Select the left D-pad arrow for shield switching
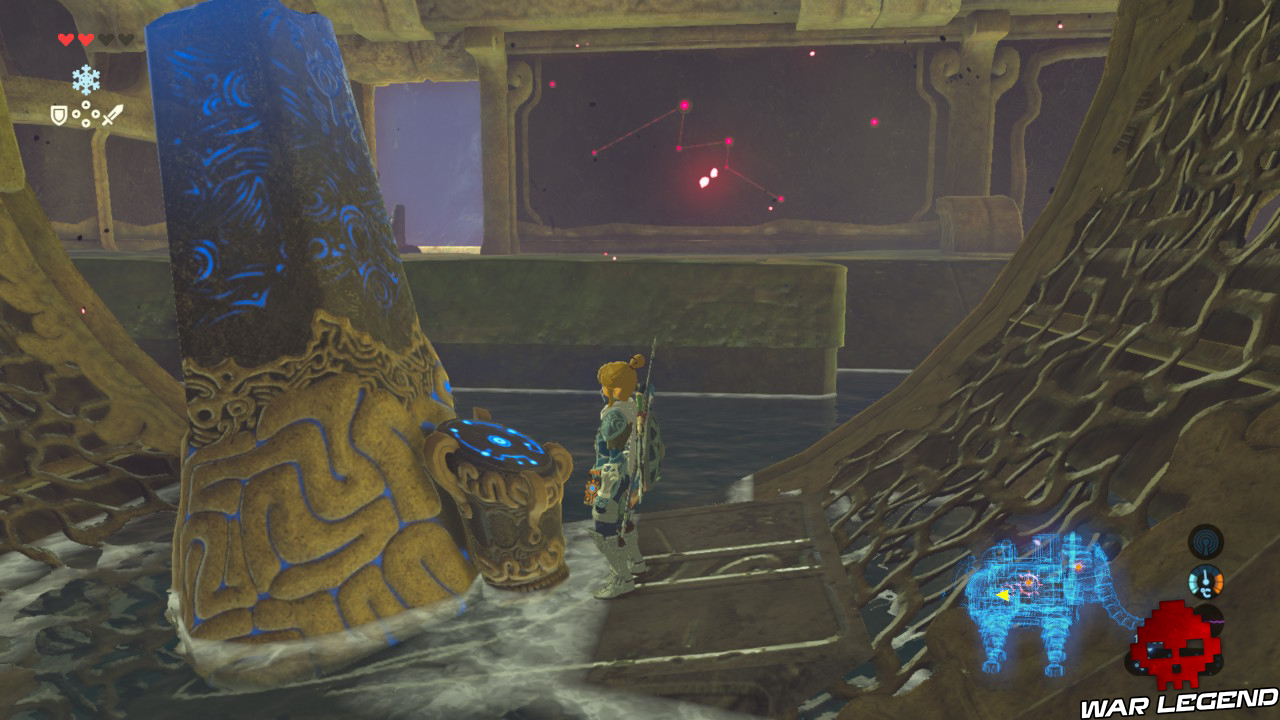Image resolution: width=1280 pixels, height=720 pixels. click(76, 113)
